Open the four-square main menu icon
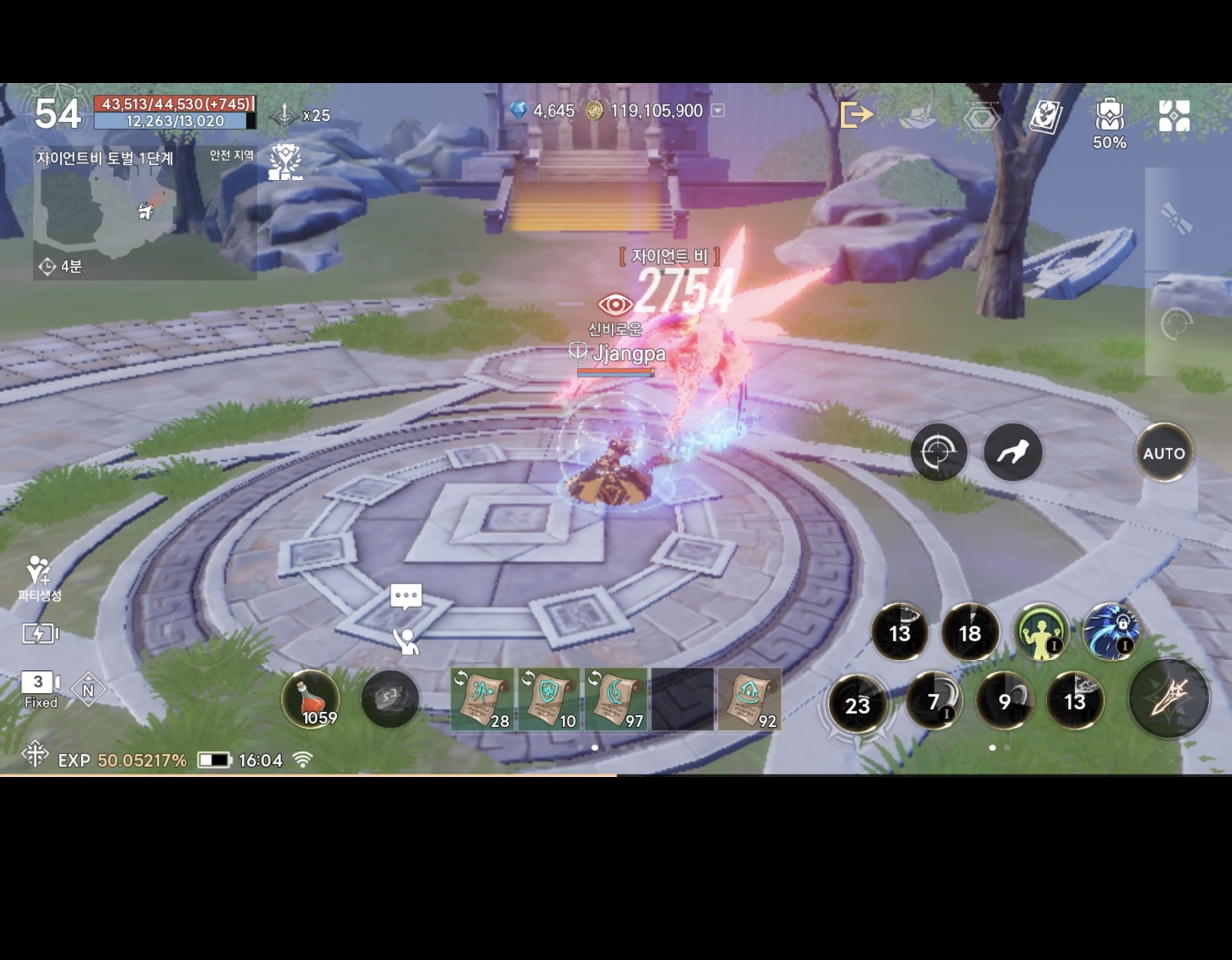Image resolution: width=1232 pixels, height=960 pixels. 1174,116
